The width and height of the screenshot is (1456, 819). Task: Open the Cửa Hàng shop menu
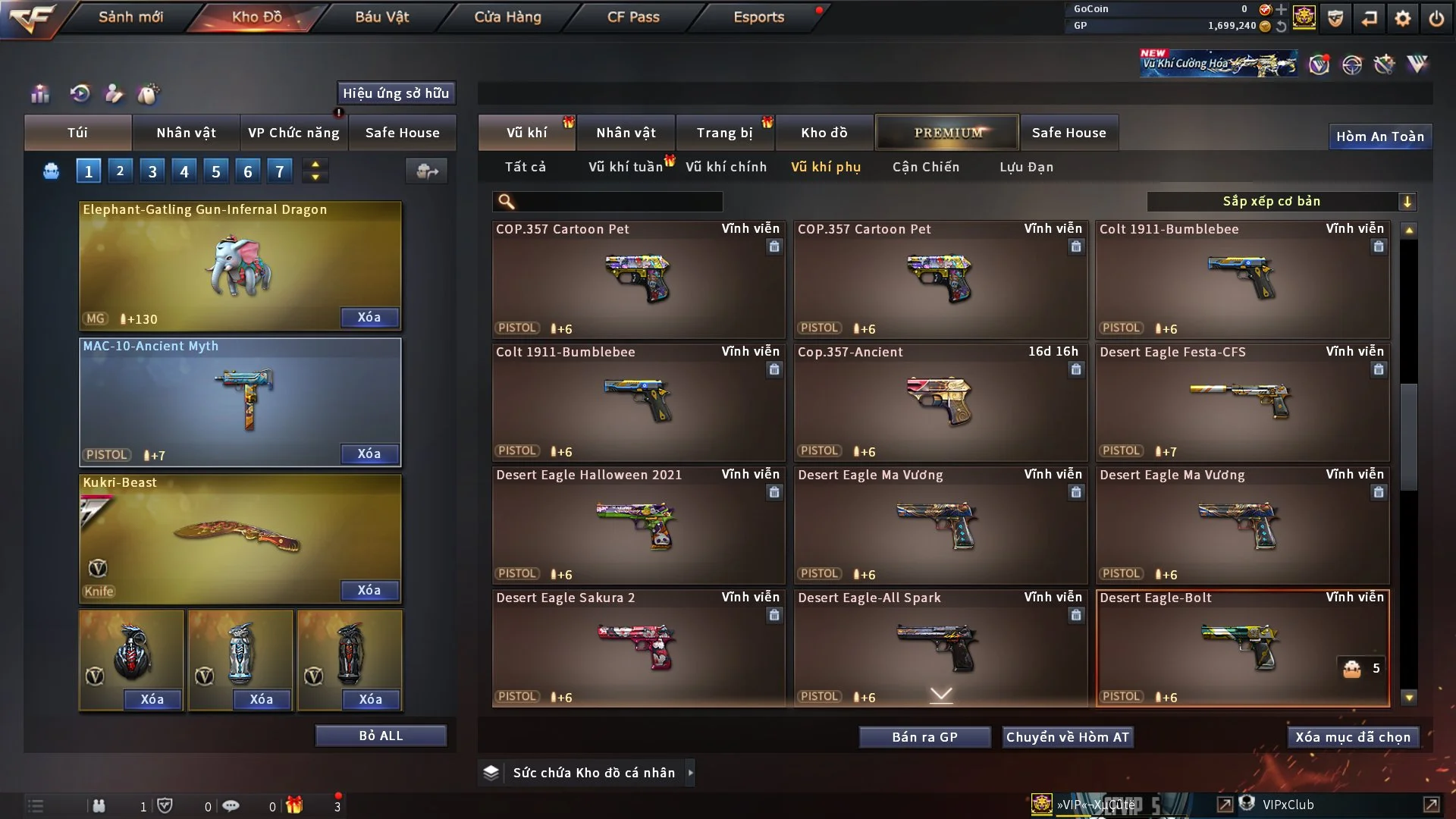pyautogui.click(x=507, y=17)
